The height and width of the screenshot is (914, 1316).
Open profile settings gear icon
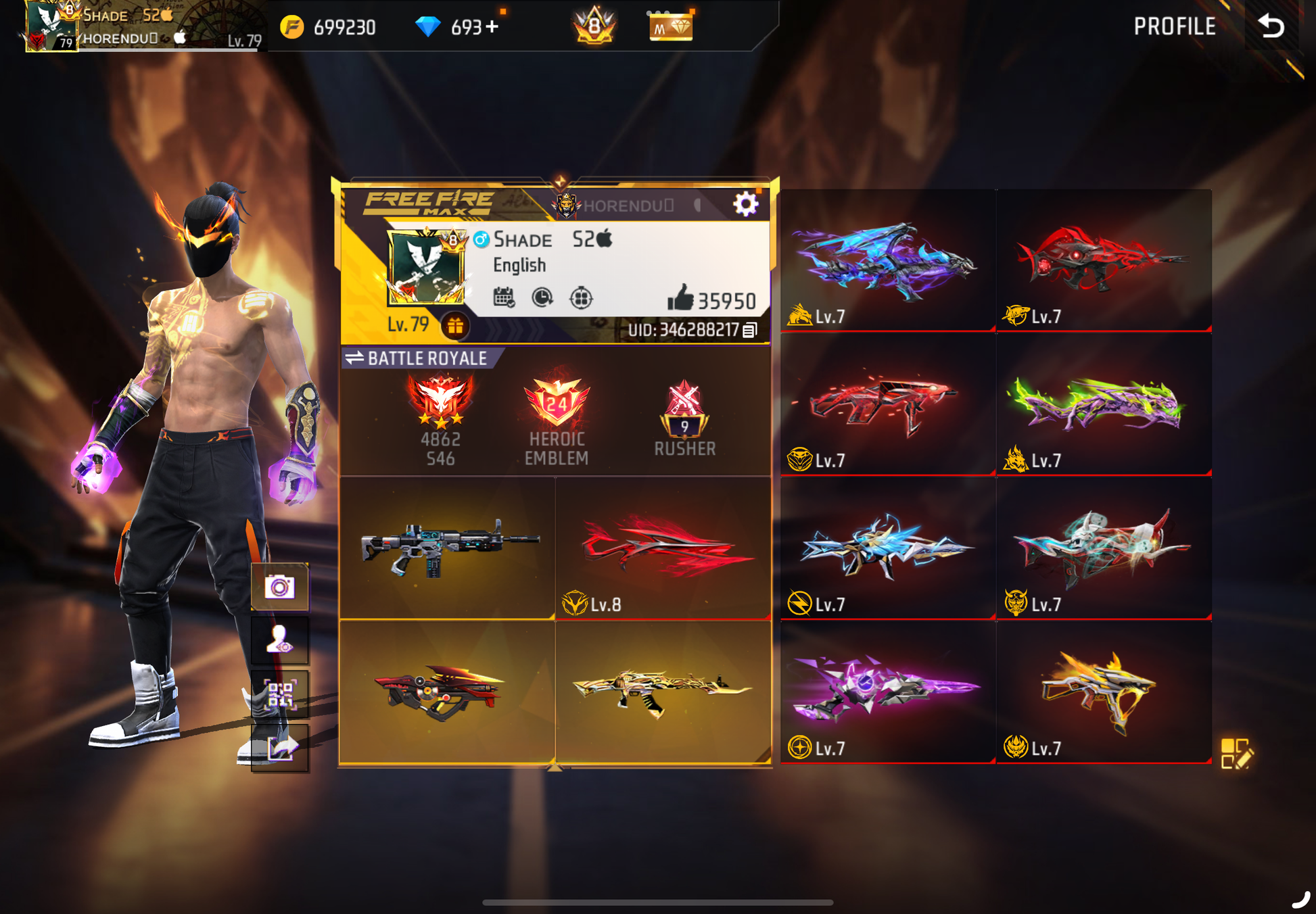coord(745,203)
